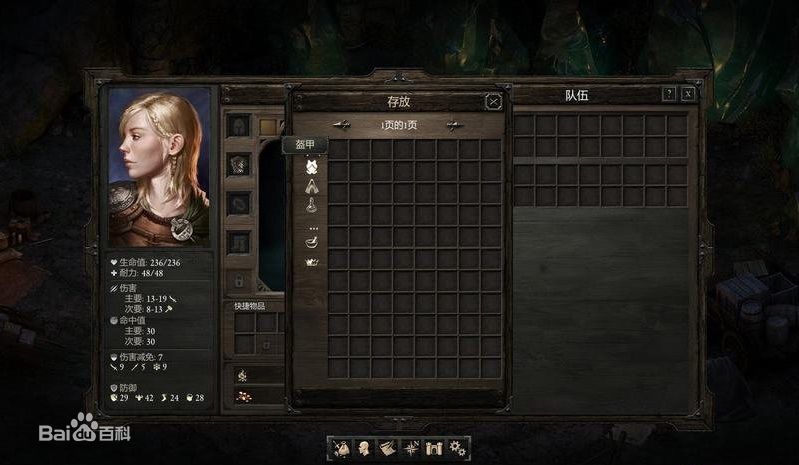
Task: Open the compass map icon in bottom bar
Action: pyautogui.click(x=411, y=447)
